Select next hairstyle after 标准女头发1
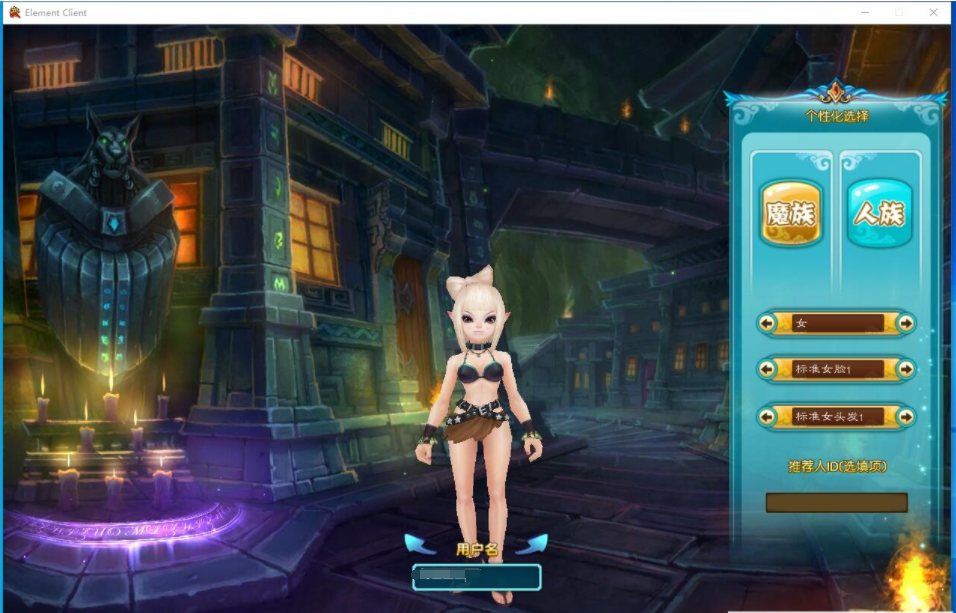The image size is (956, 613). tap(905, 416)
